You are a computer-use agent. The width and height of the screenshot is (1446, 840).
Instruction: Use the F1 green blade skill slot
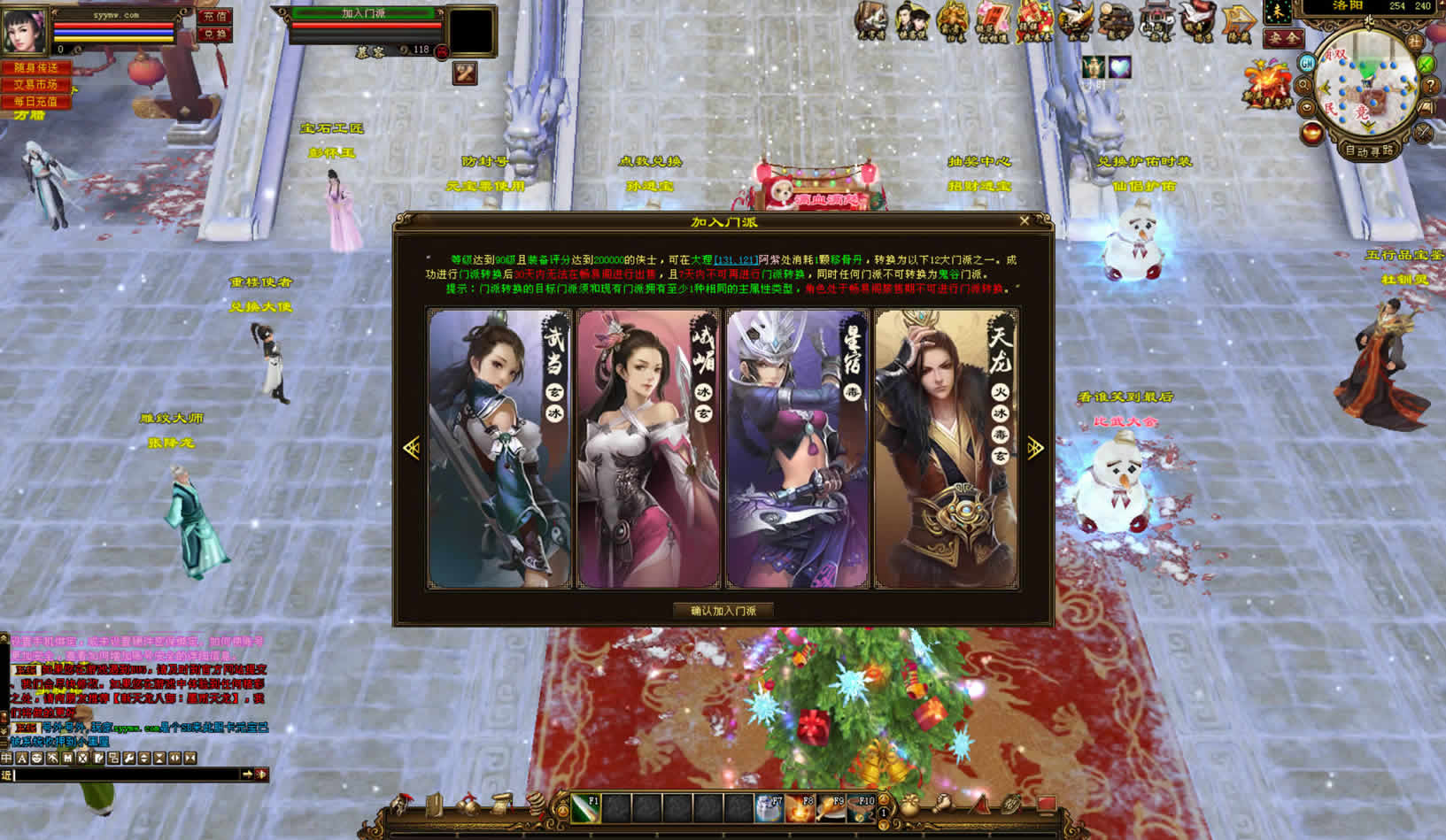(585, 807)
